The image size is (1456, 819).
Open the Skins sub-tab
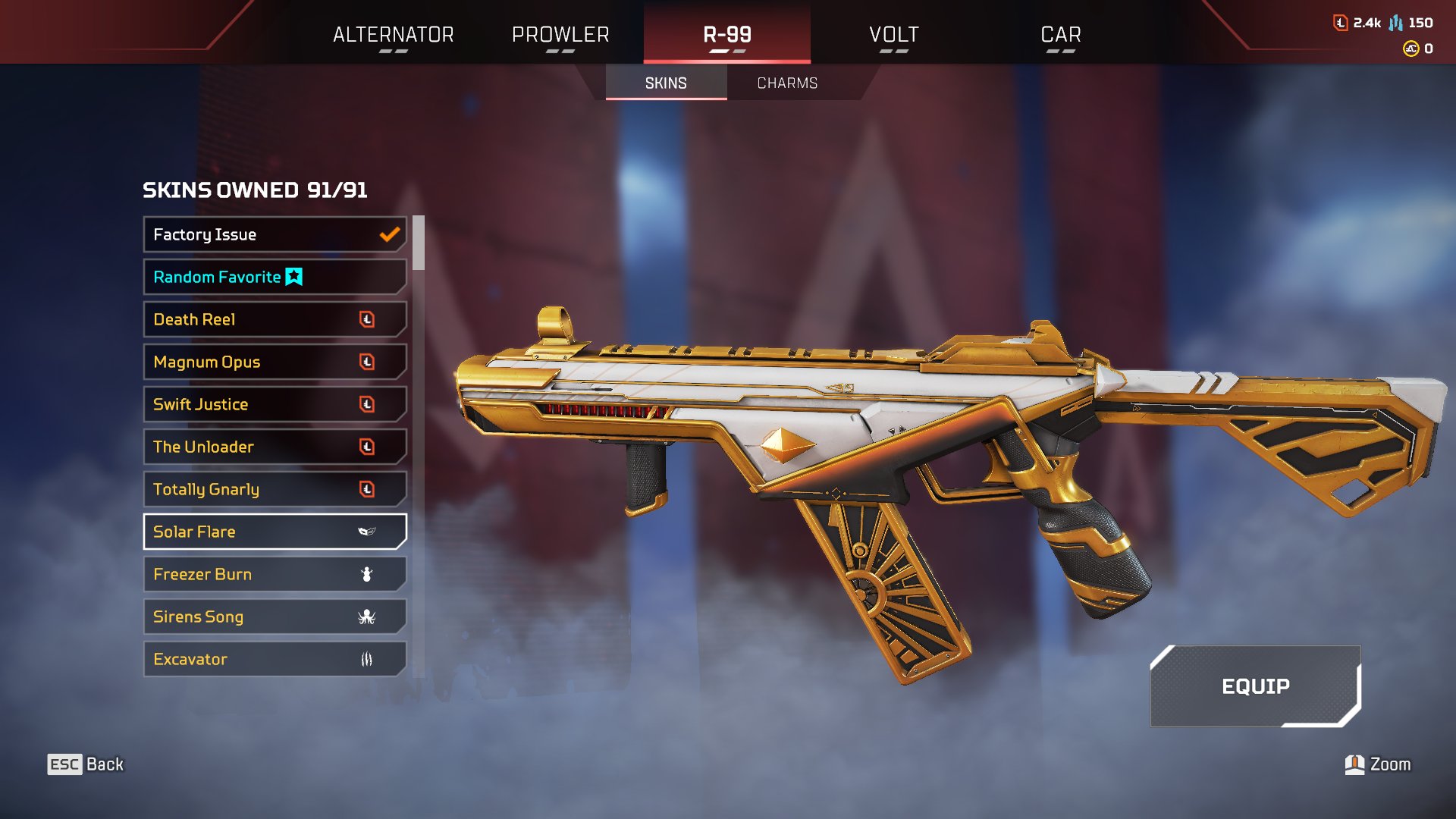666,83
